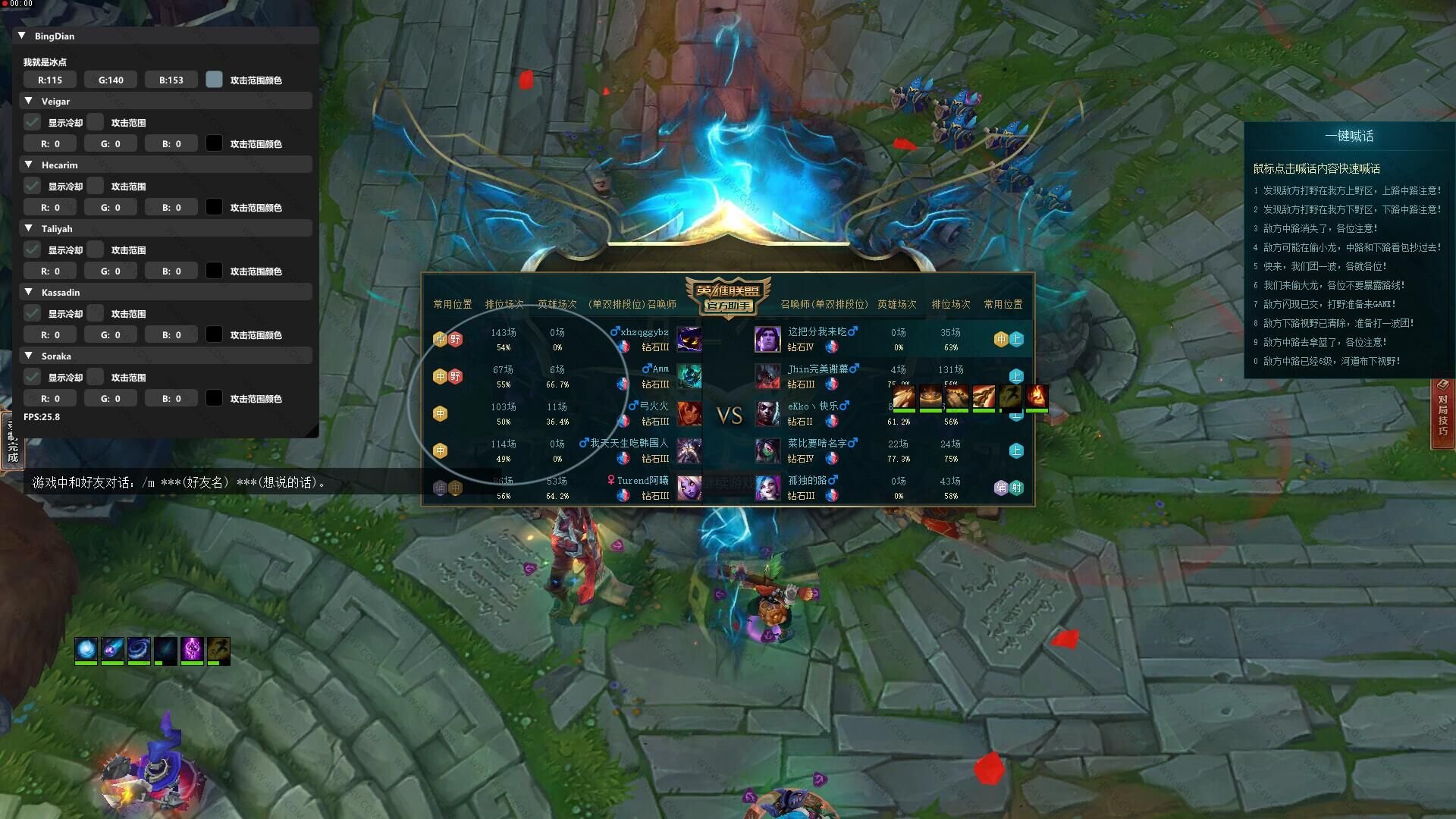Image resolution: width=1456 pixels, height=819 pixels.
Task: Select the G:140 color value field
Action: click(111, 80)
